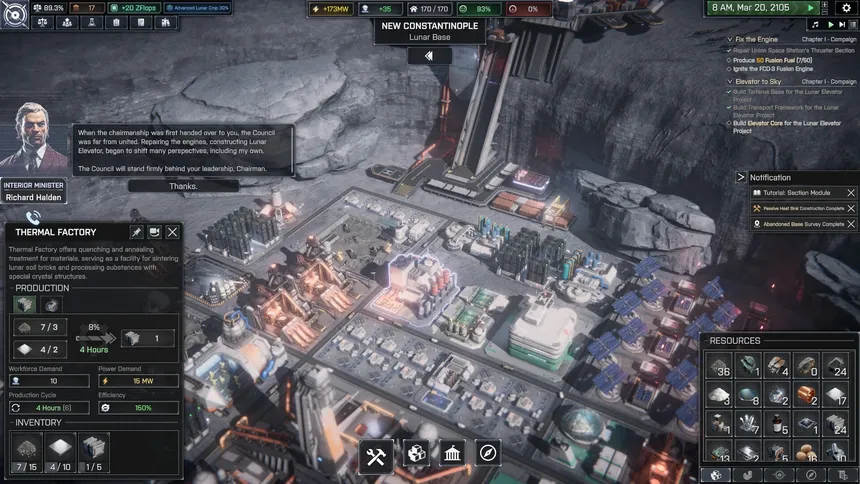Click the Thanks dialogue reply
The image size is (860, 484).
[x=183, y=186]
